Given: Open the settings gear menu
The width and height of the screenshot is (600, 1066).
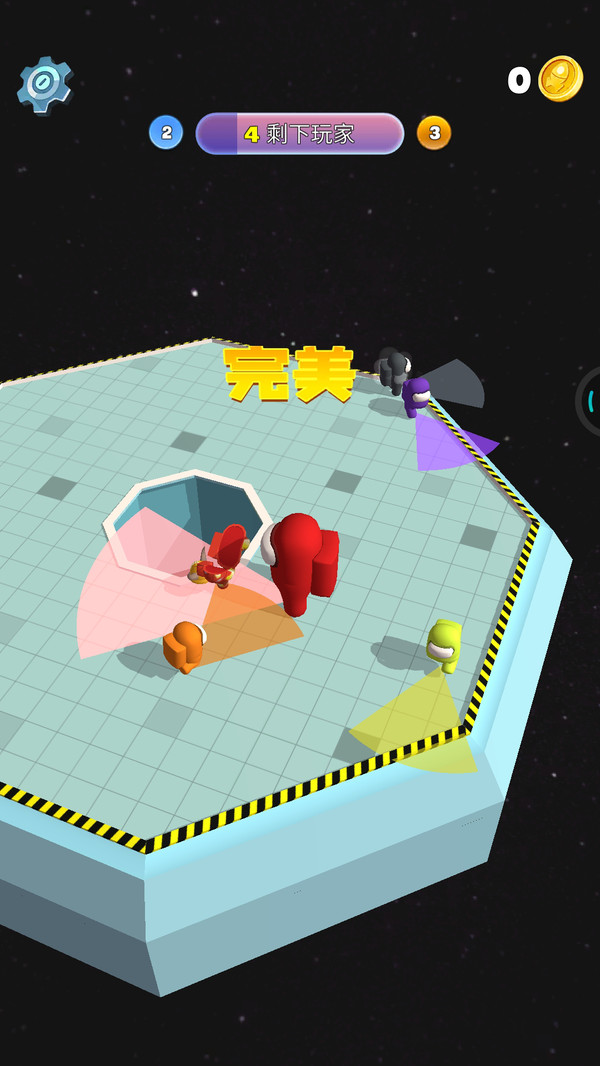Looking at the screenshot, I should pos(45,84).
